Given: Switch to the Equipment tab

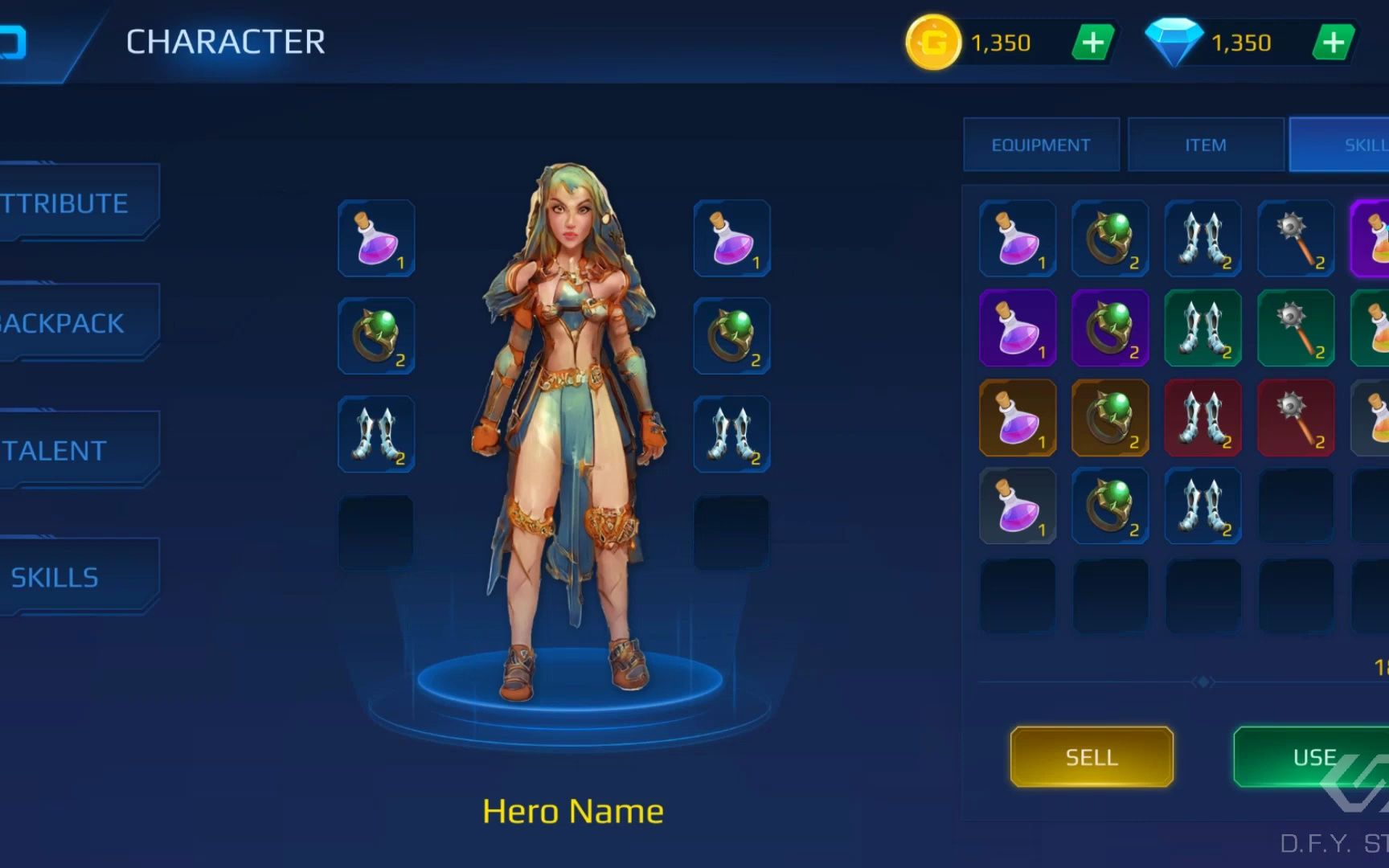Looking at the screenshot, I should tap(1041, 145).
